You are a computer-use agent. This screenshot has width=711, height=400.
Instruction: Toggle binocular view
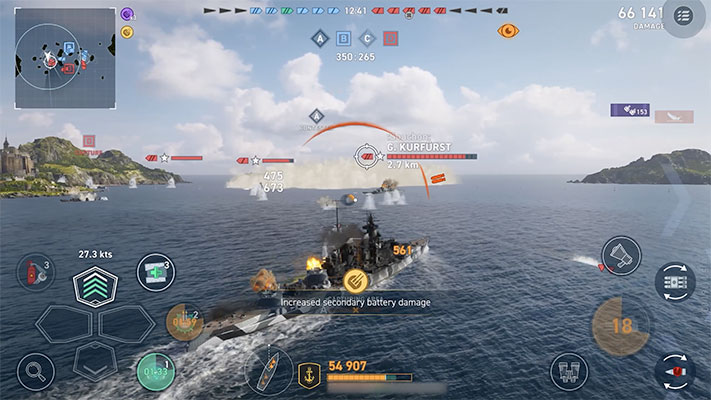point(569,371)
